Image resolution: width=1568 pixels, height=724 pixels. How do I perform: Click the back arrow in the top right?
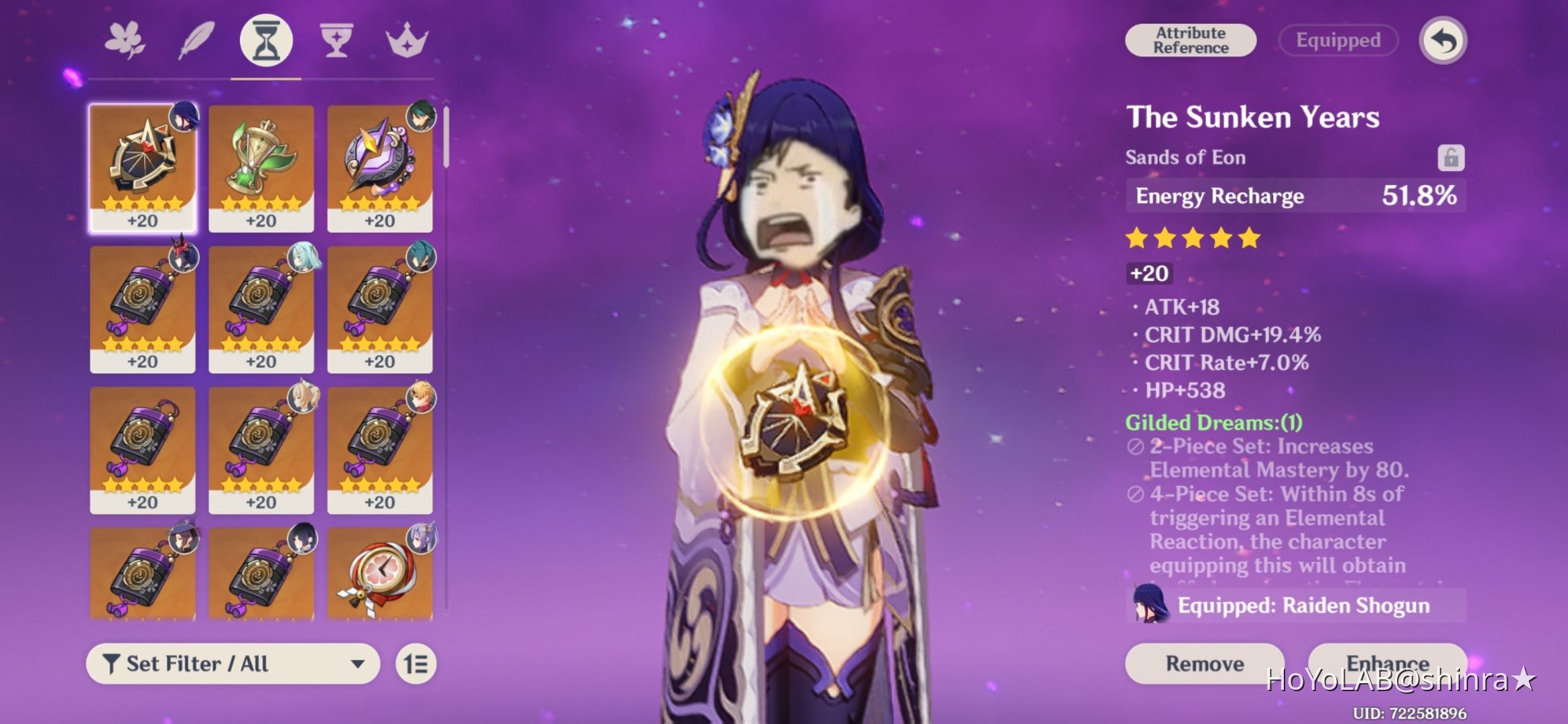tap(1441, 40)
